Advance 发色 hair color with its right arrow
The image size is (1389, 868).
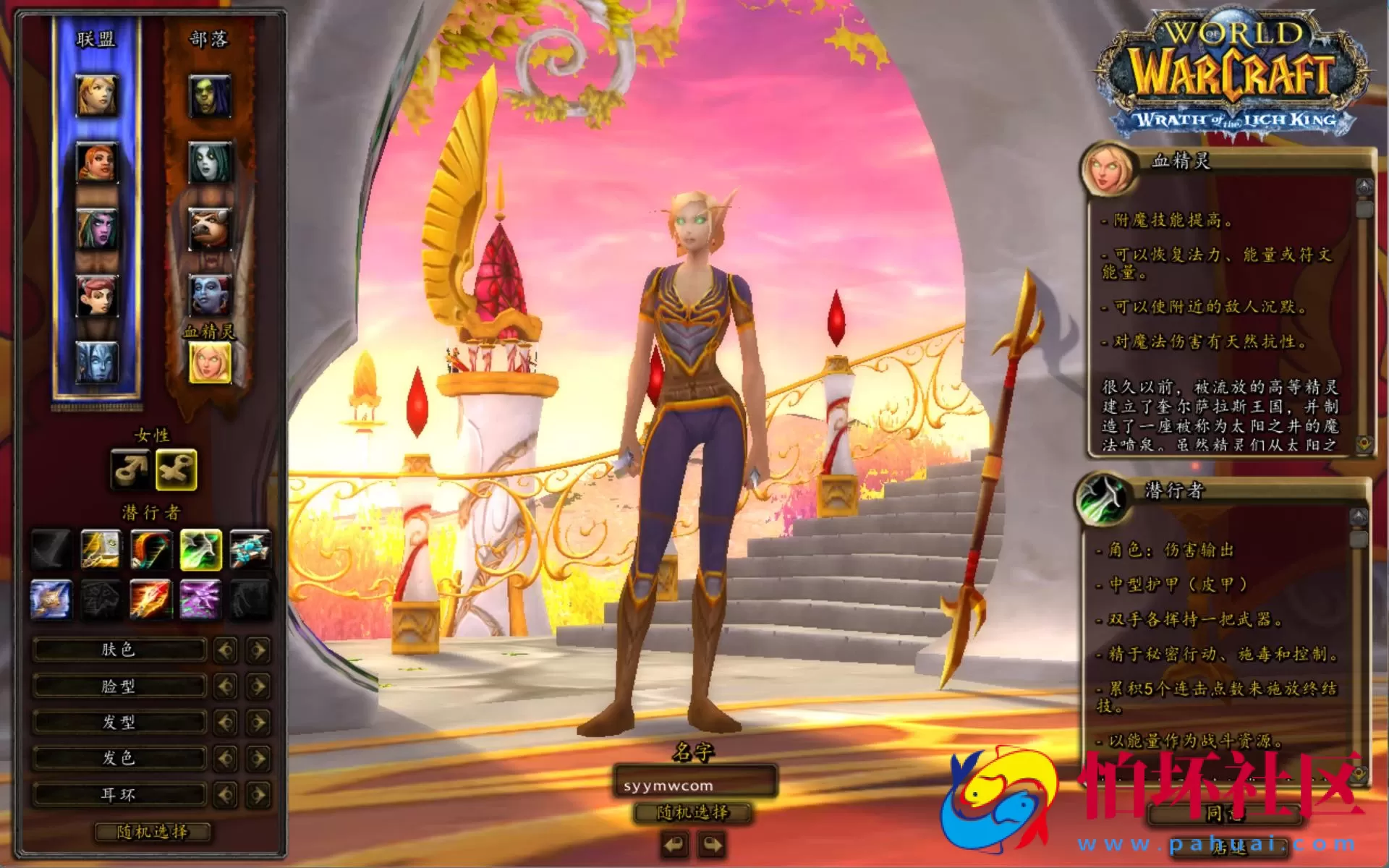pos(259,758)
